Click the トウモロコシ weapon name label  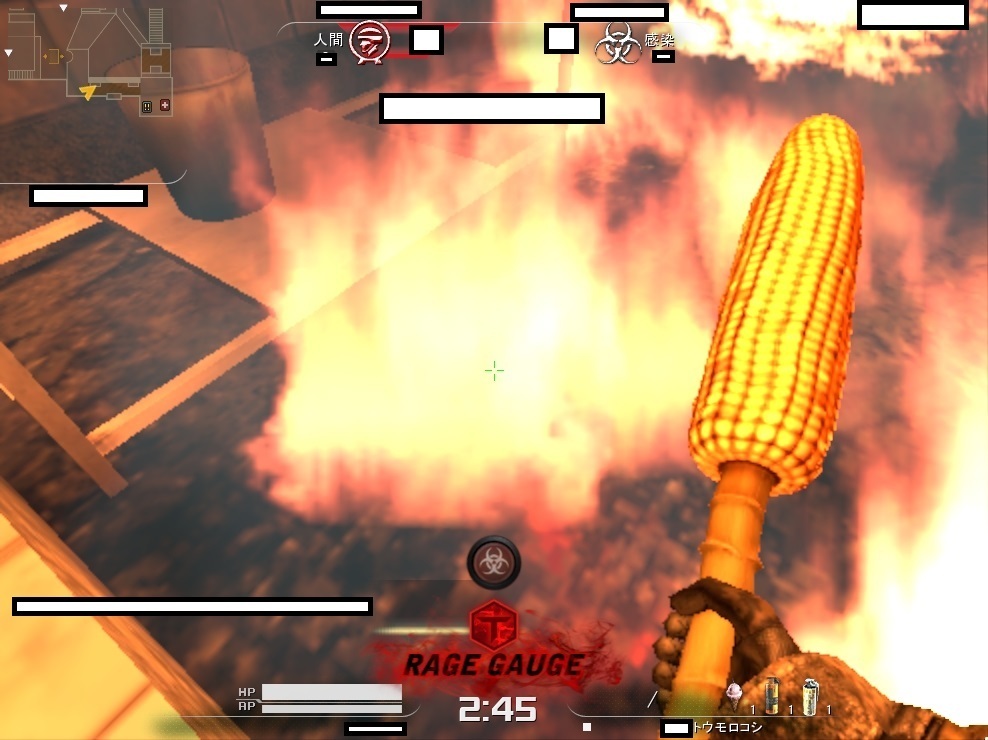point(727,728)
